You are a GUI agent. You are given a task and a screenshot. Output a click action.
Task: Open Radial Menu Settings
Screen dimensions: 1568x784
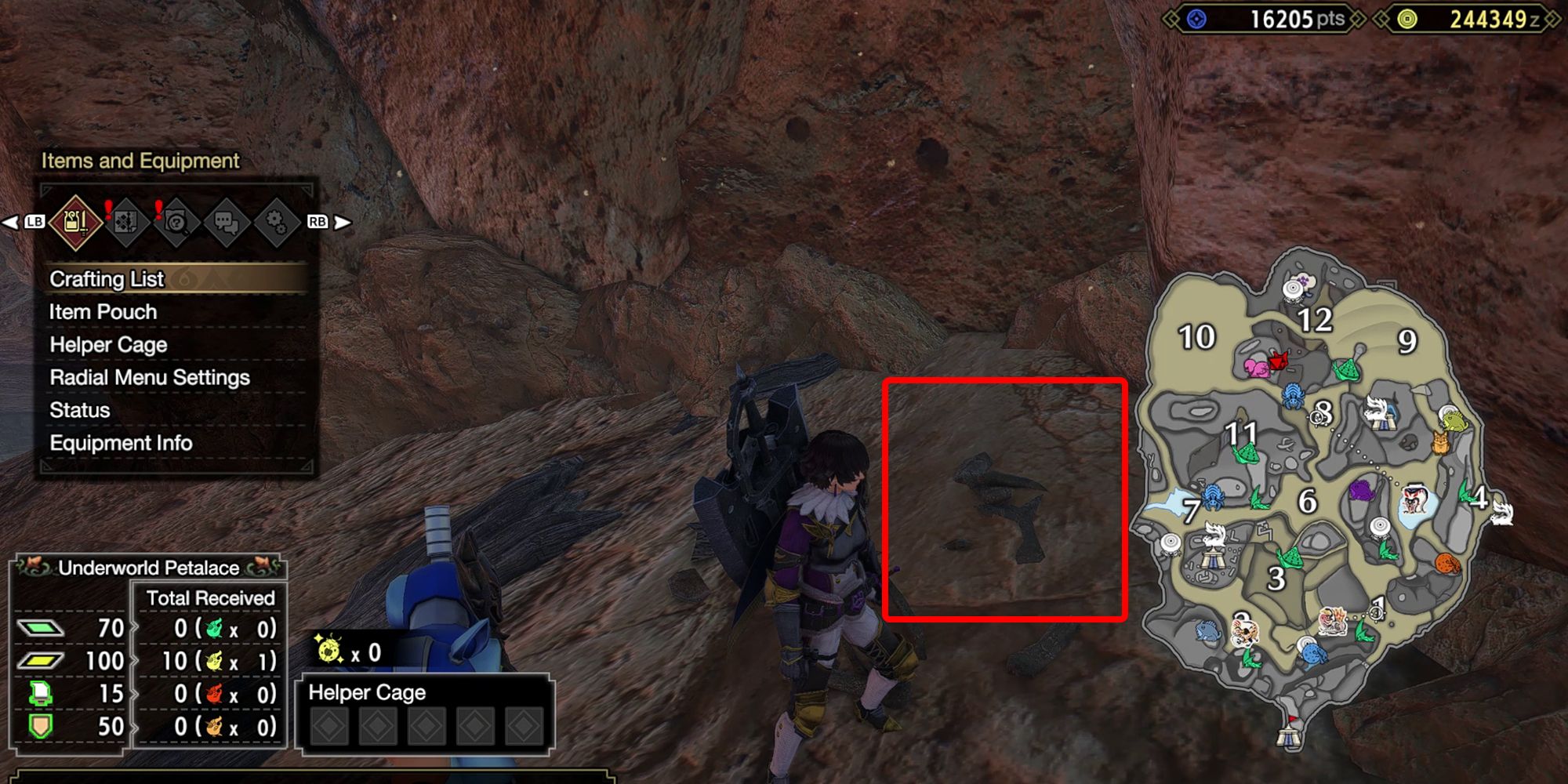pyautogui.click(x=149, y=377)
